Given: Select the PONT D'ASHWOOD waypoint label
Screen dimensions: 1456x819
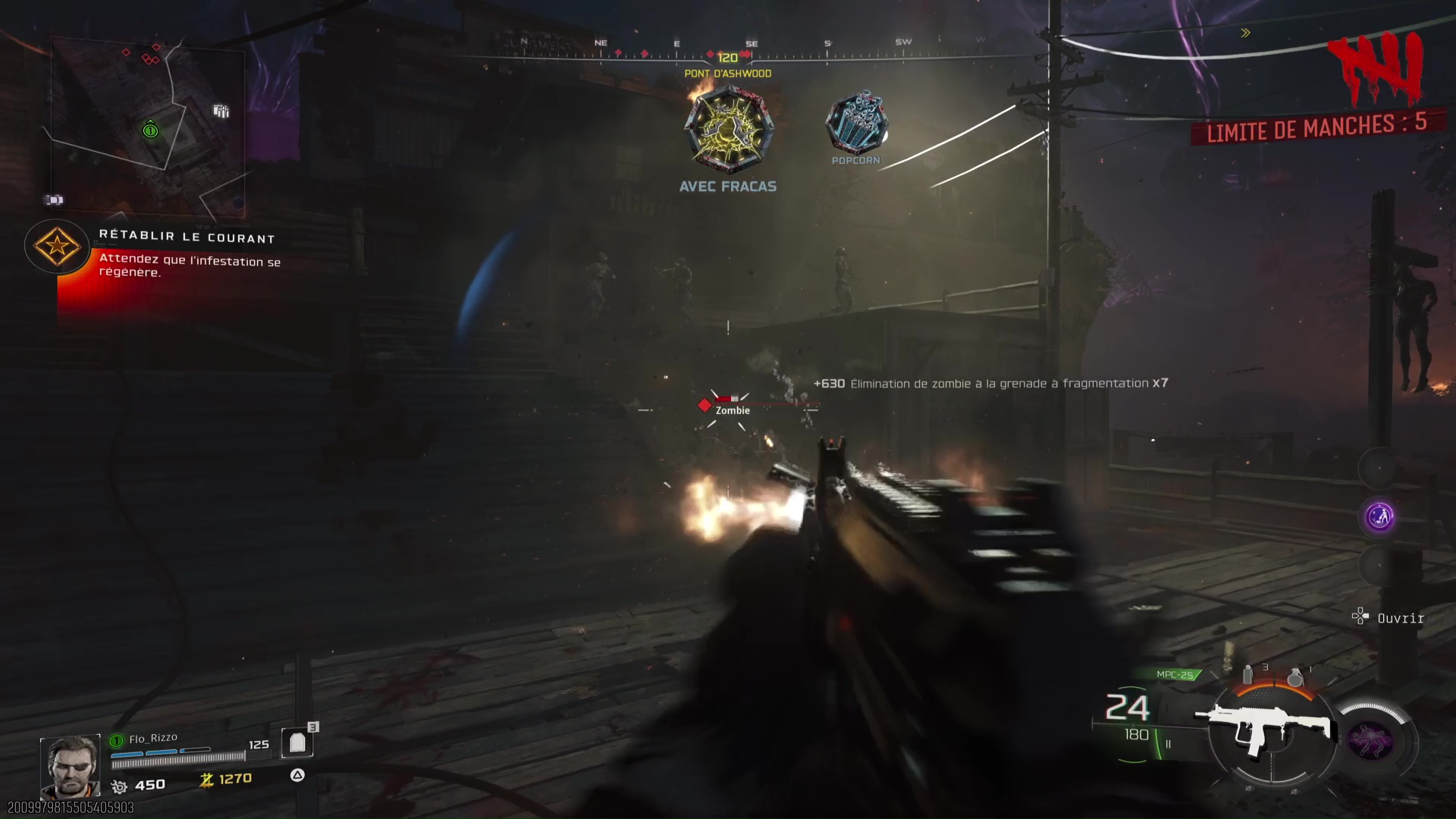Looking at the screenshot, I should pyautogui.click(x=726, y=73).
